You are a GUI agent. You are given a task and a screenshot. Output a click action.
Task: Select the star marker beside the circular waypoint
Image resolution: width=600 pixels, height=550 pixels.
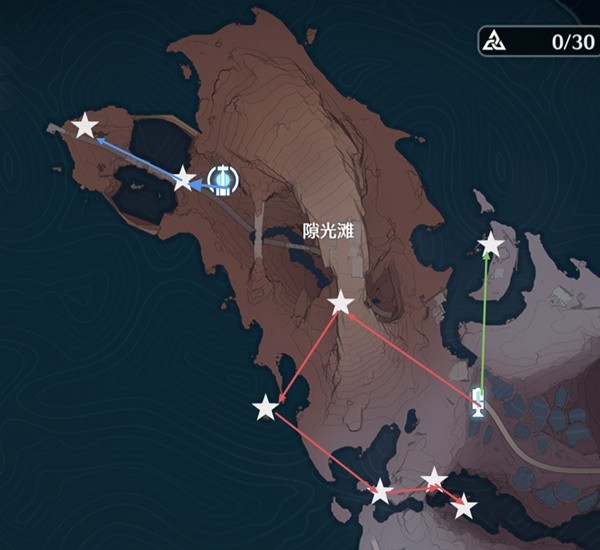[x=184, y=179]
